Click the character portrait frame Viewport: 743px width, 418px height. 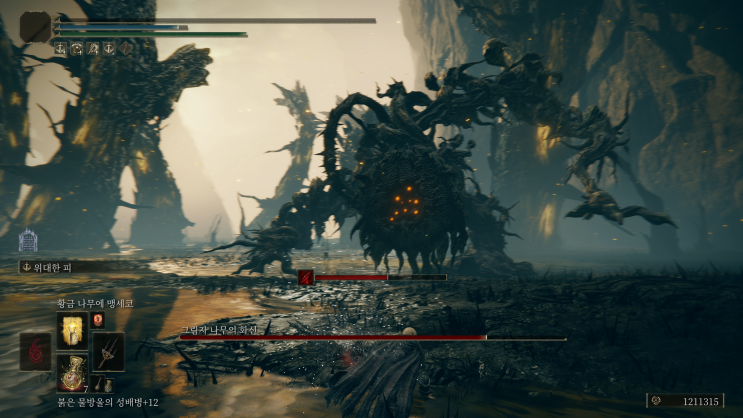[35, 26]
